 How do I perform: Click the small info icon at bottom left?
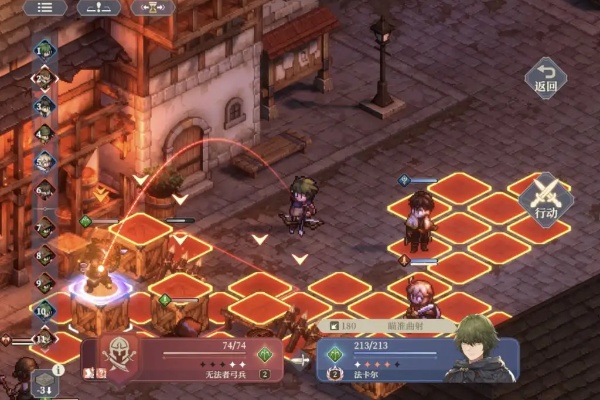coord(57,369)
